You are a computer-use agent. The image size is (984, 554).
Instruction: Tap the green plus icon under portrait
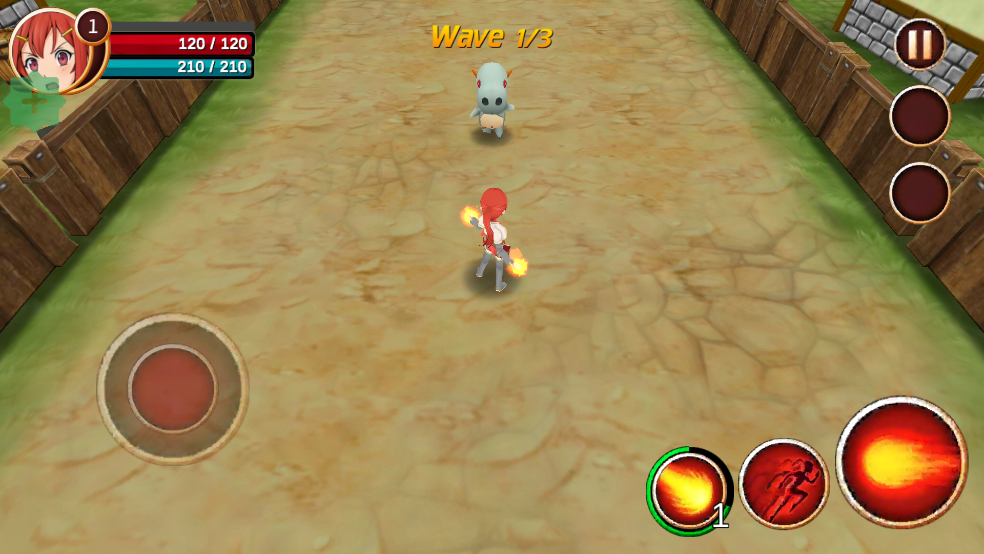tap(33, 101)
